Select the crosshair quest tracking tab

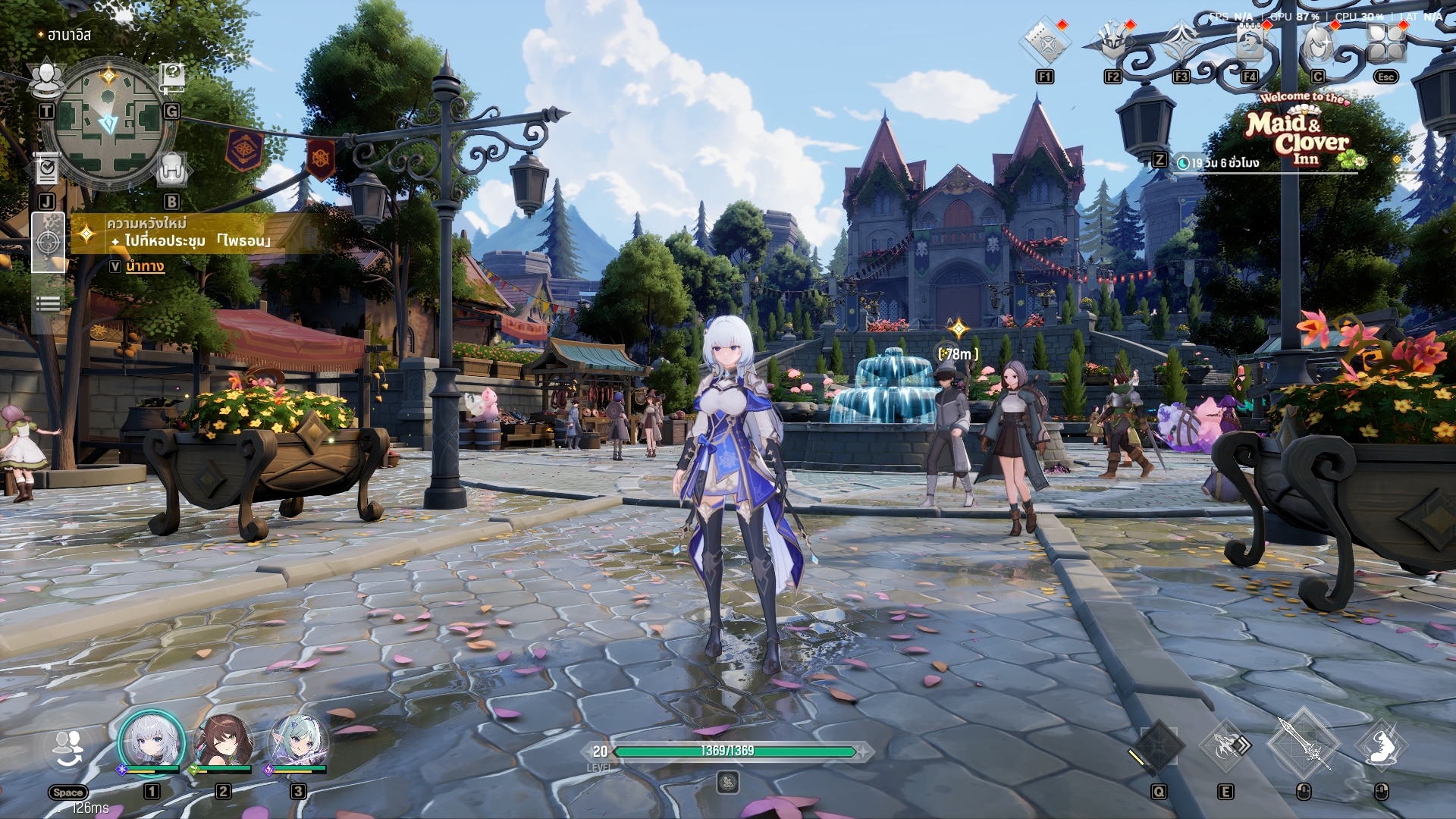pos(47,242)
